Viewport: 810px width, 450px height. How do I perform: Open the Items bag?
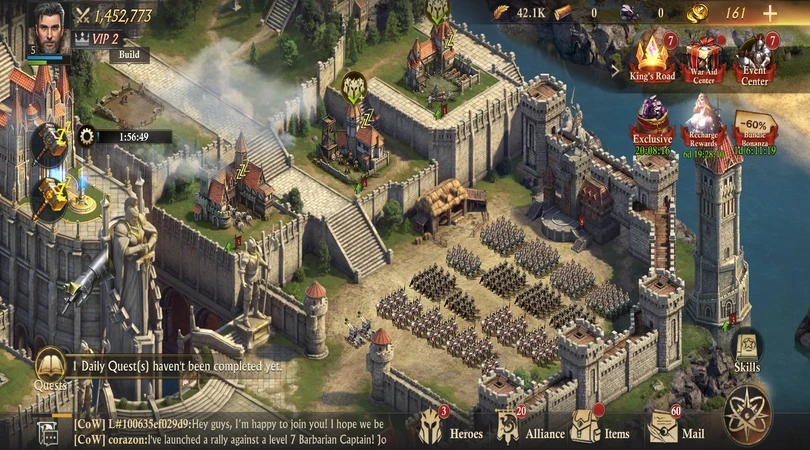600,426
